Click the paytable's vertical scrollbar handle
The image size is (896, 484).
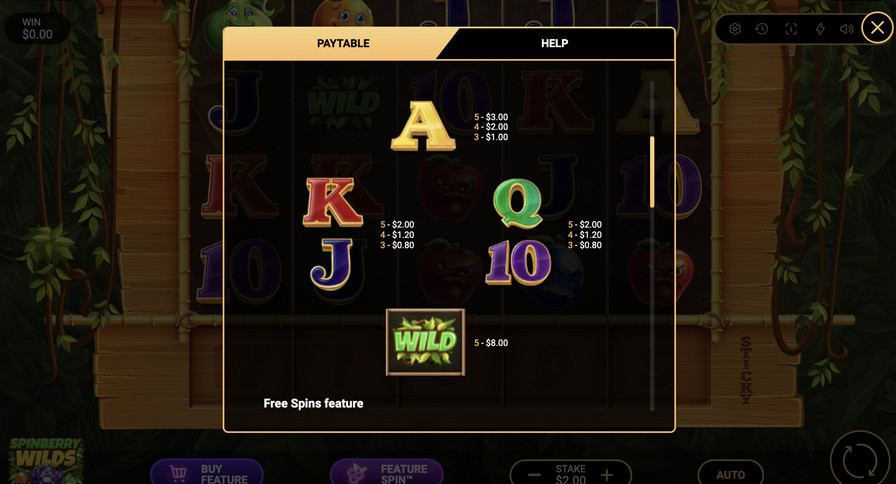[x=652, y=172]
